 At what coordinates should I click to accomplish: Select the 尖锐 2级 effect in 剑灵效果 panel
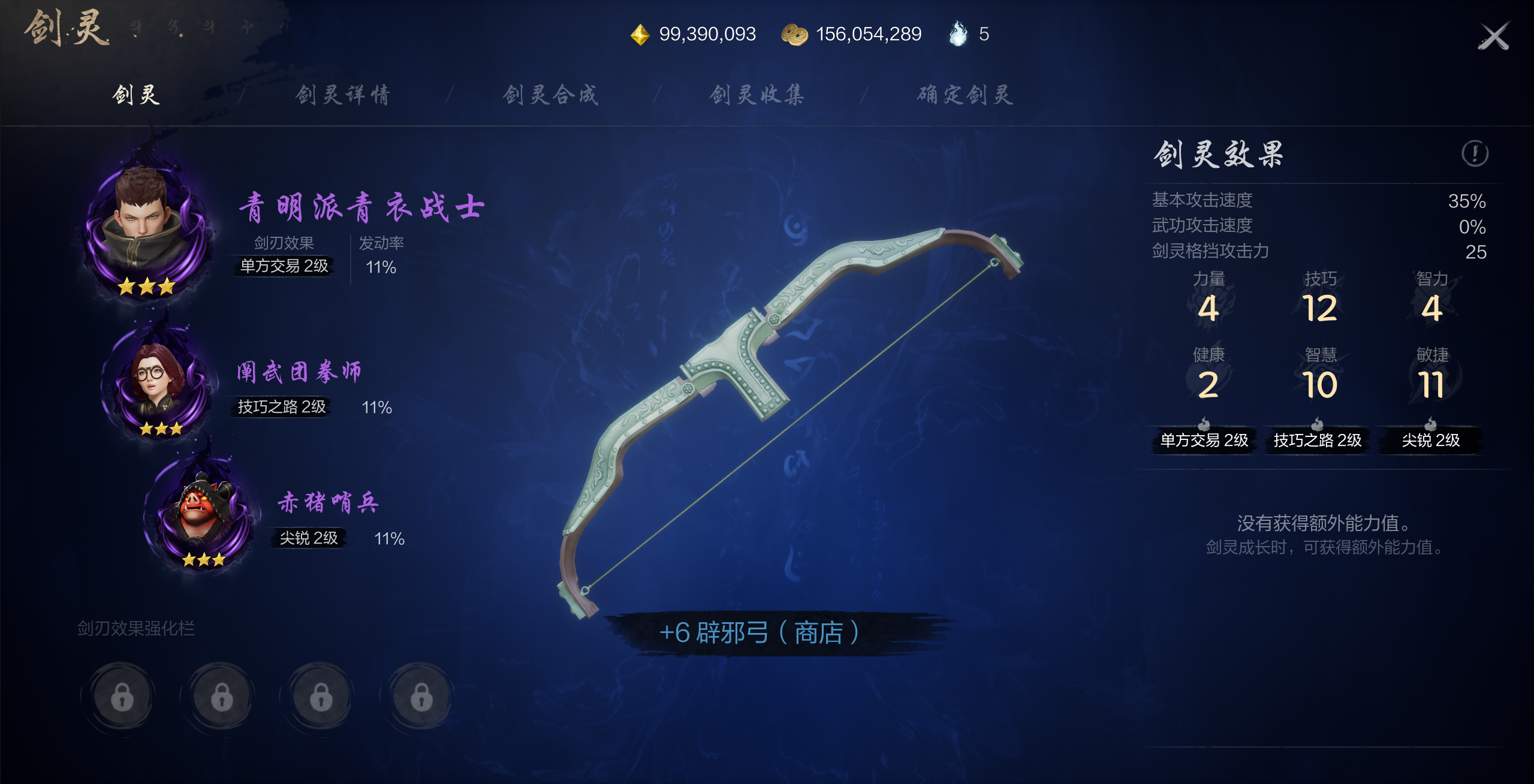click(x=1430, y=441)
